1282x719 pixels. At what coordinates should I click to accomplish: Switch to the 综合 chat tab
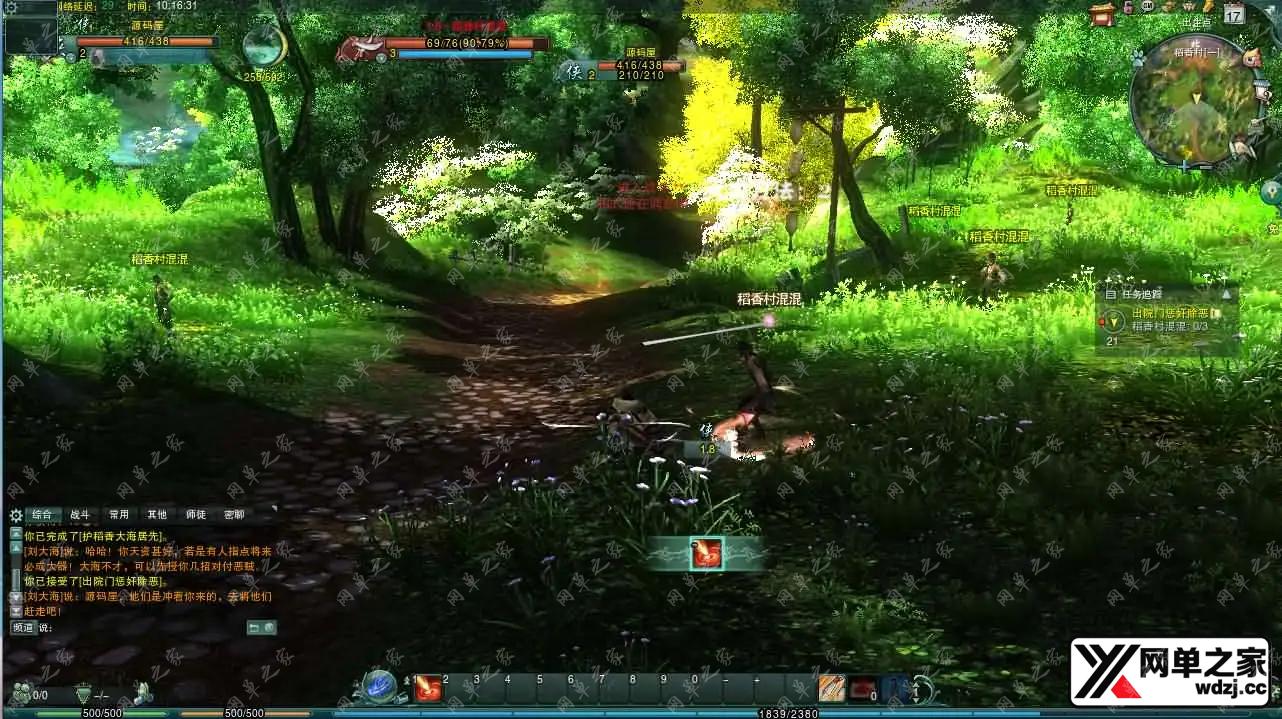coord(41,515)
